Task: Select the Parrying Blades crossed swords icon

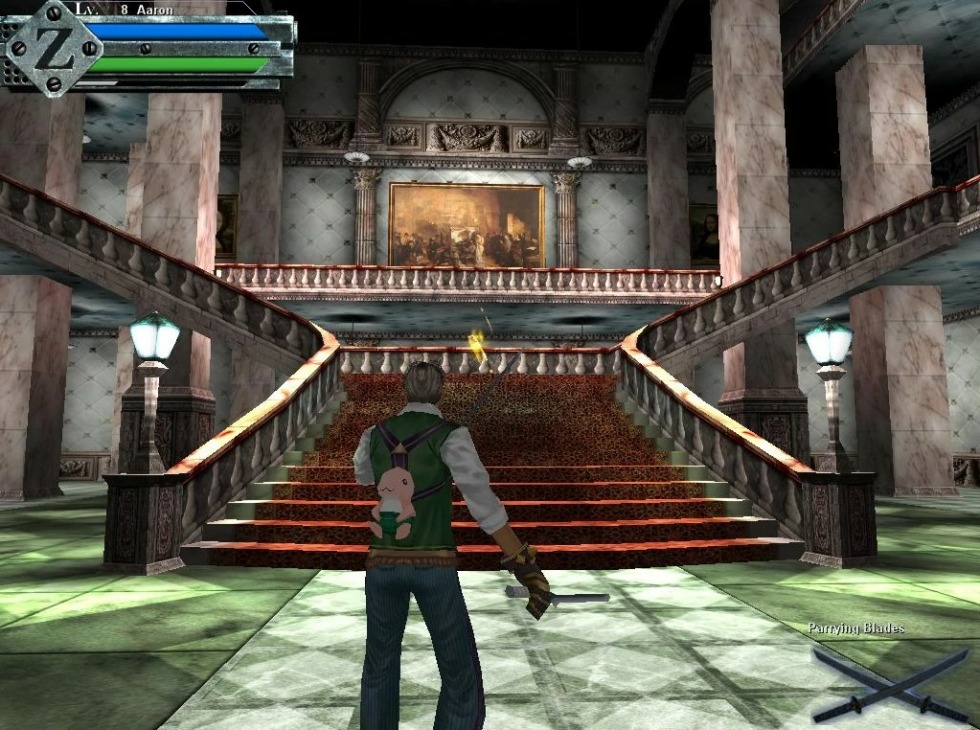Action: point(890,684)
